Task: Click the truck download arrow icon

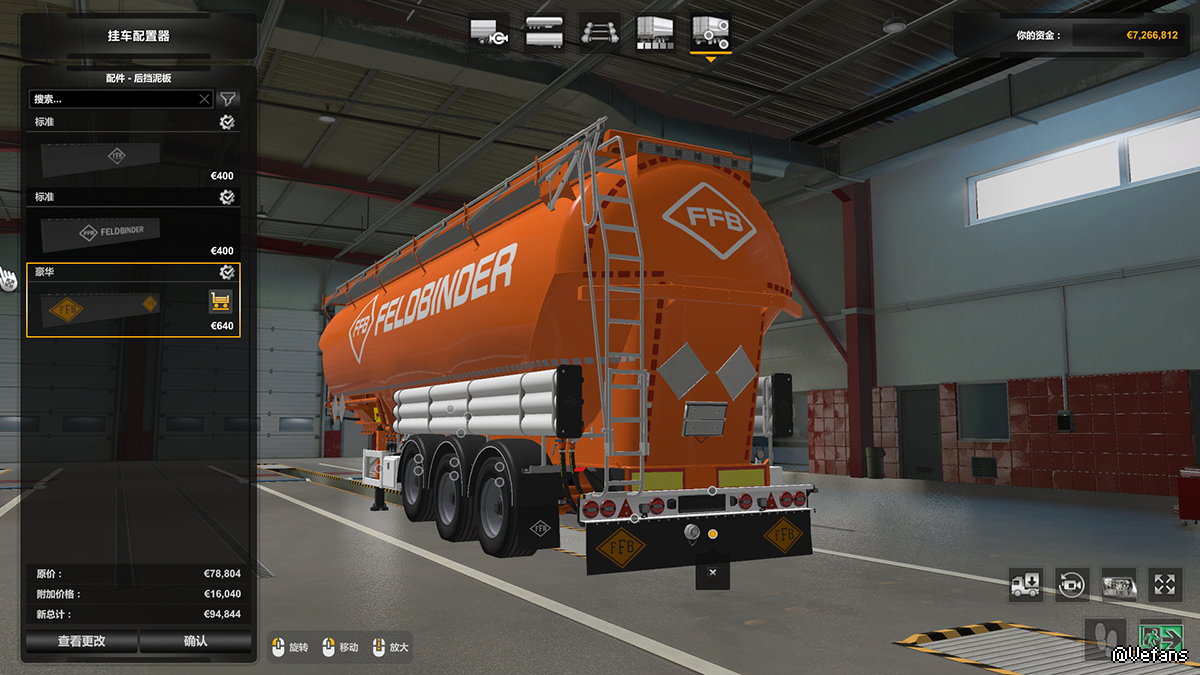Action: (x=1026, y=584)
